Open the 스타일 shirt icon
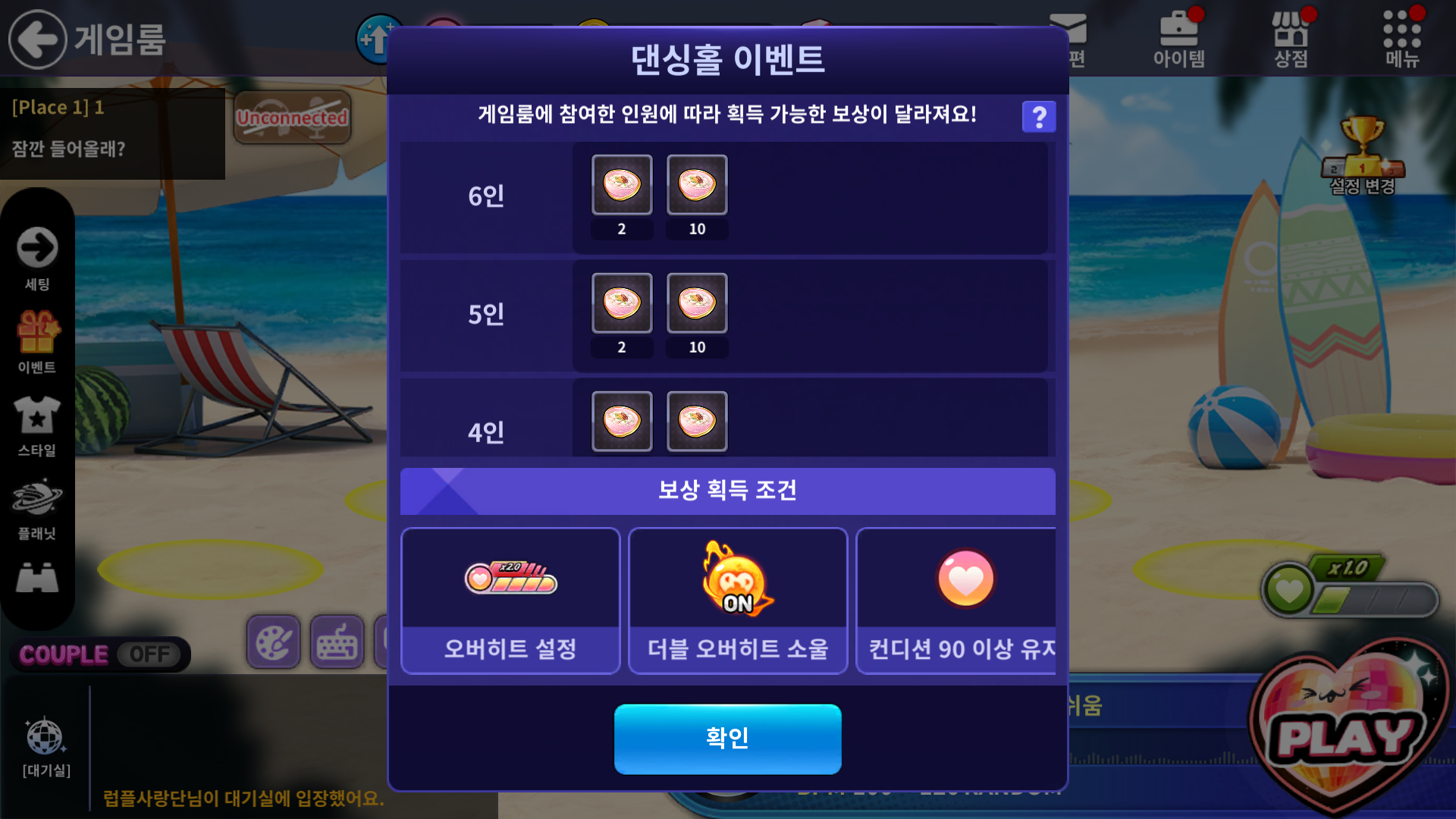 tap(37, 425)
